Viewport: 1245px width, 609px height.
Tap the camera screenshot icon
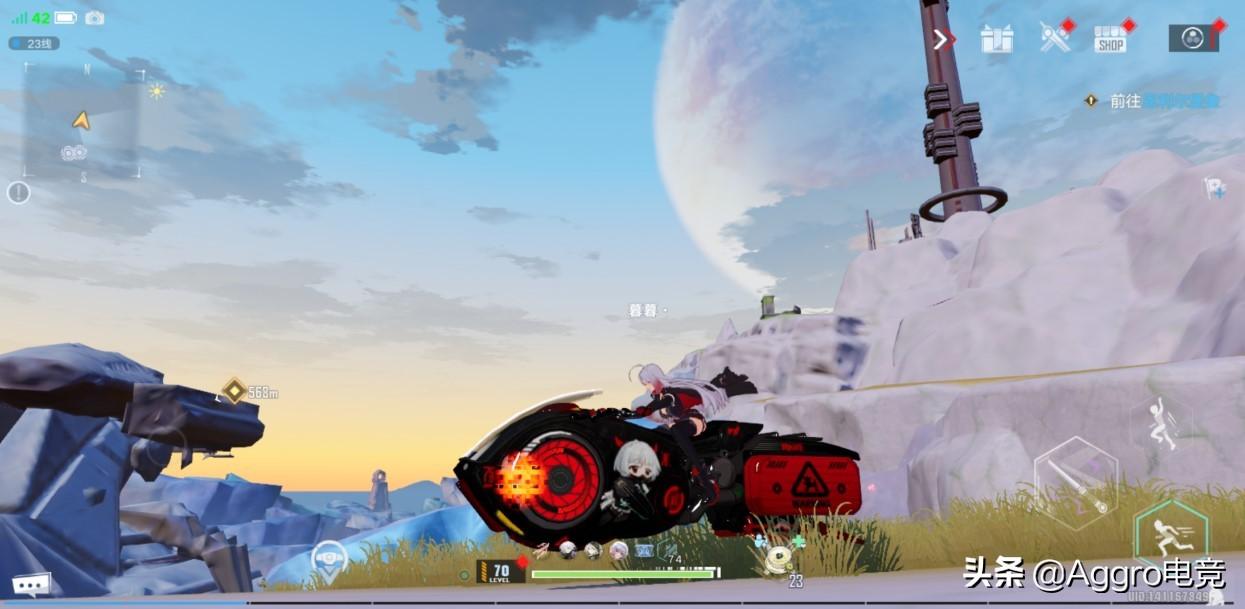95,18
